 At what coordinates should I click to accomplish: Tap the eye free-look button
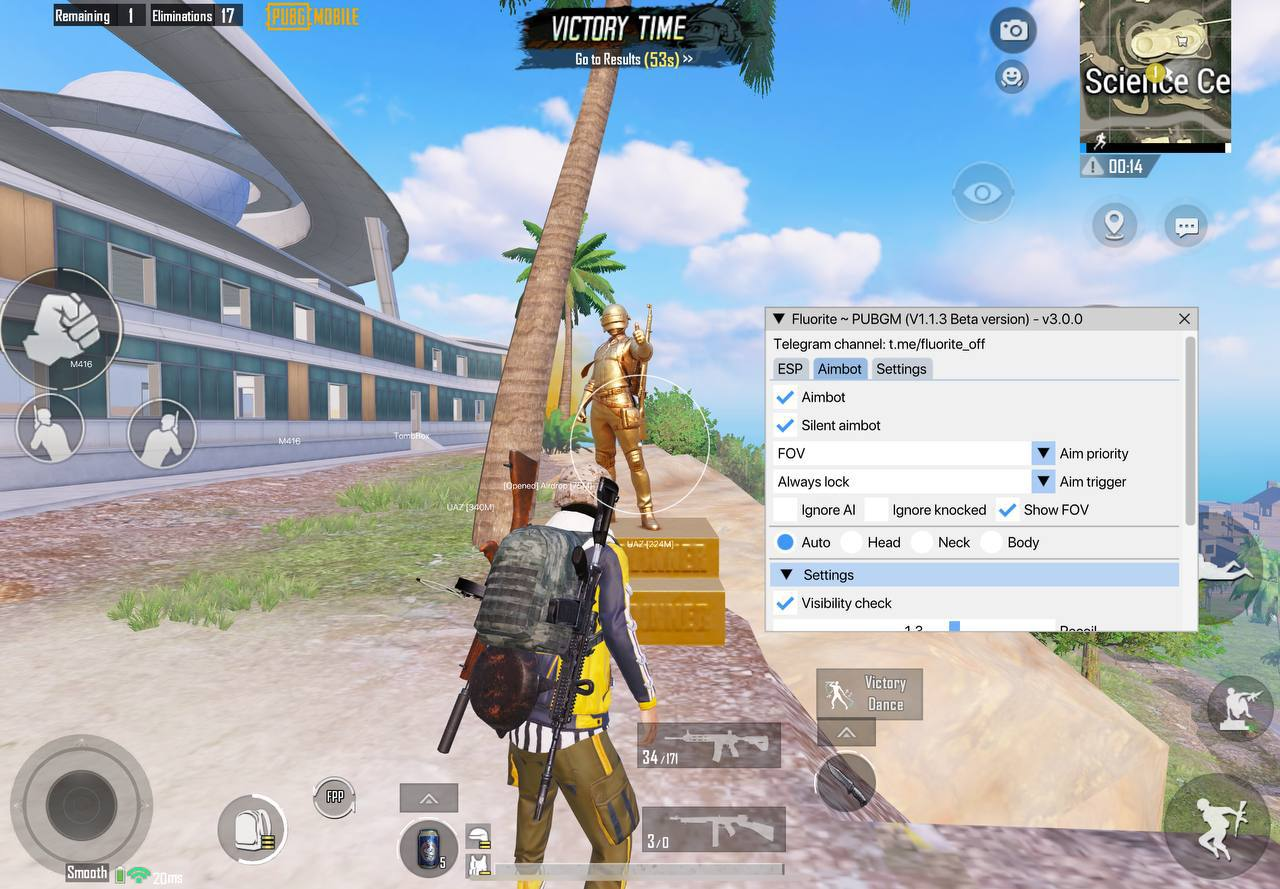coord(983,193)
